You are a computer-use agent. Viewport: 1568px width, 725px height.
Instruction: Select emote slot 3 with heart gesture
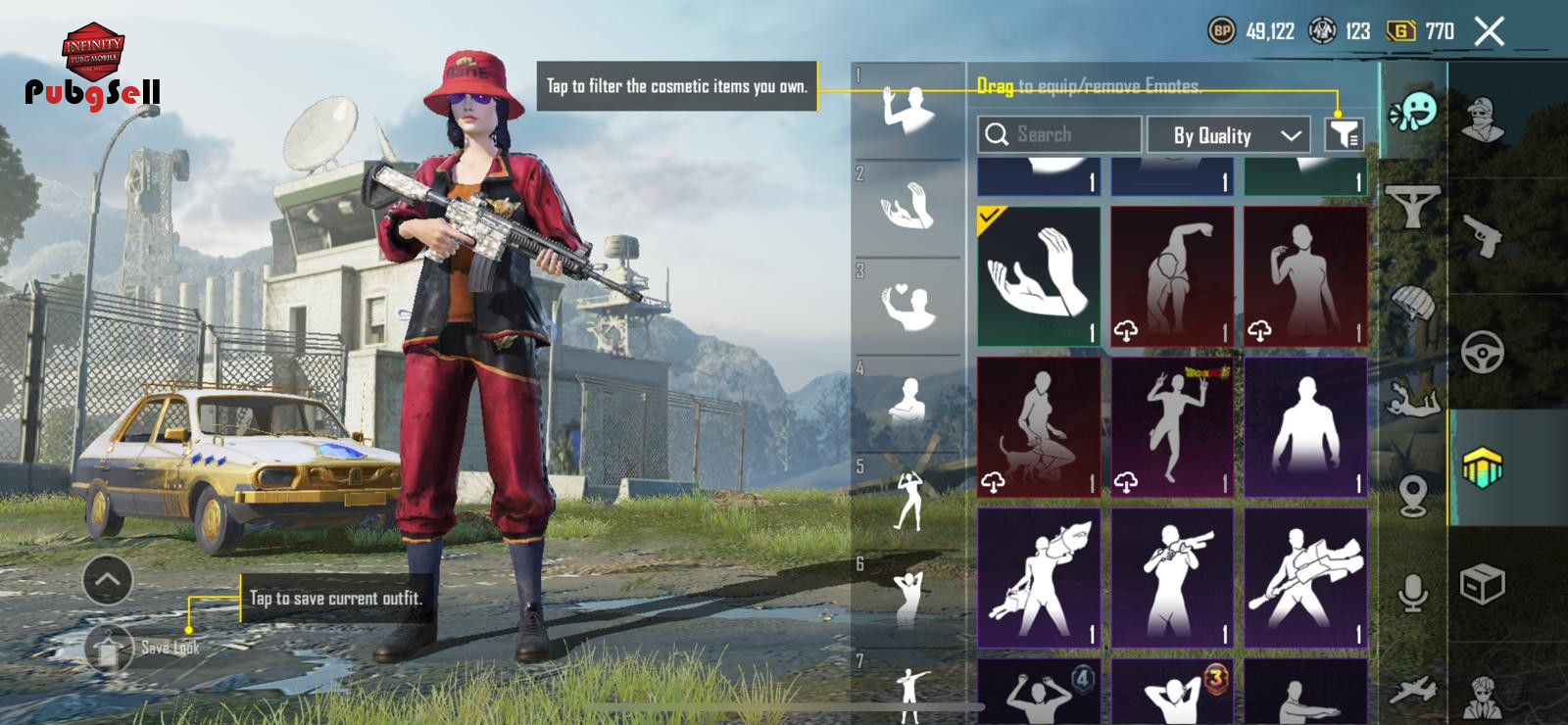pyautogui.click(x=908, y=306)
